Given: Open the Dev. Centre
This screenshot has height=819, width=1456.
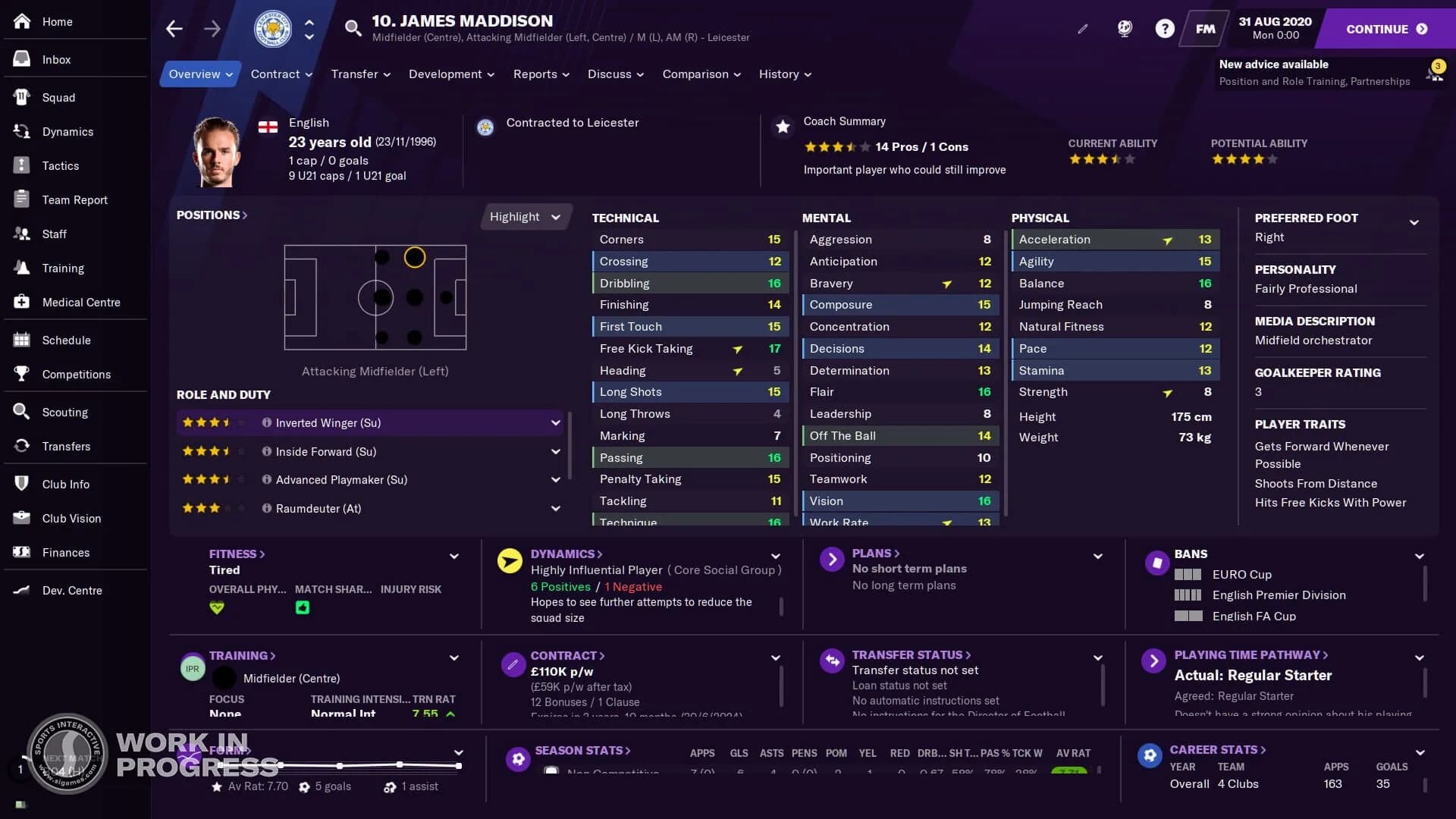Looking at the screenshot, I should (x=72, y=590).
